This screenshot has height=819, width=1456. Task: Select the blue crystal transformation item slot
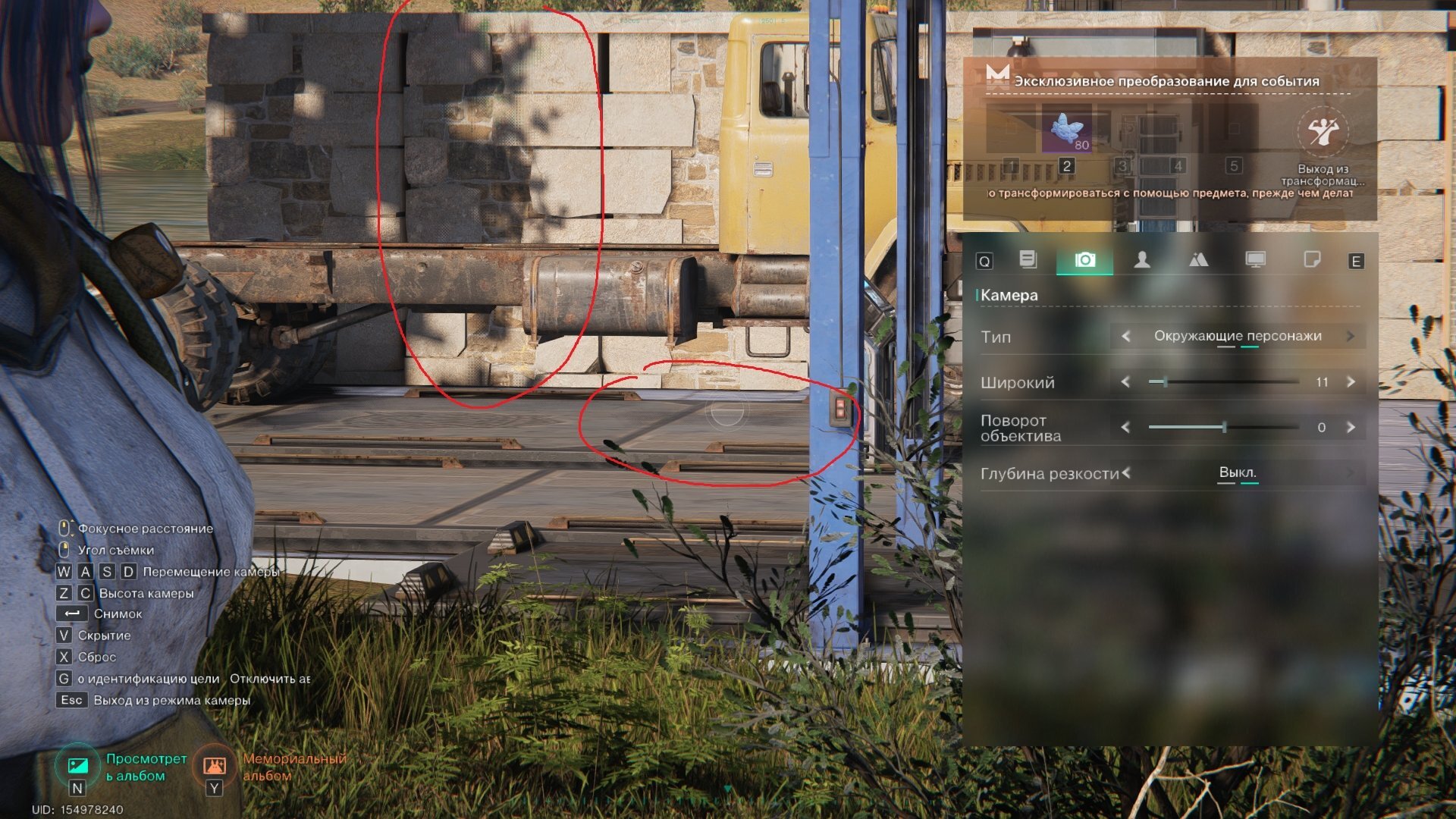(x=1066, y=130)
